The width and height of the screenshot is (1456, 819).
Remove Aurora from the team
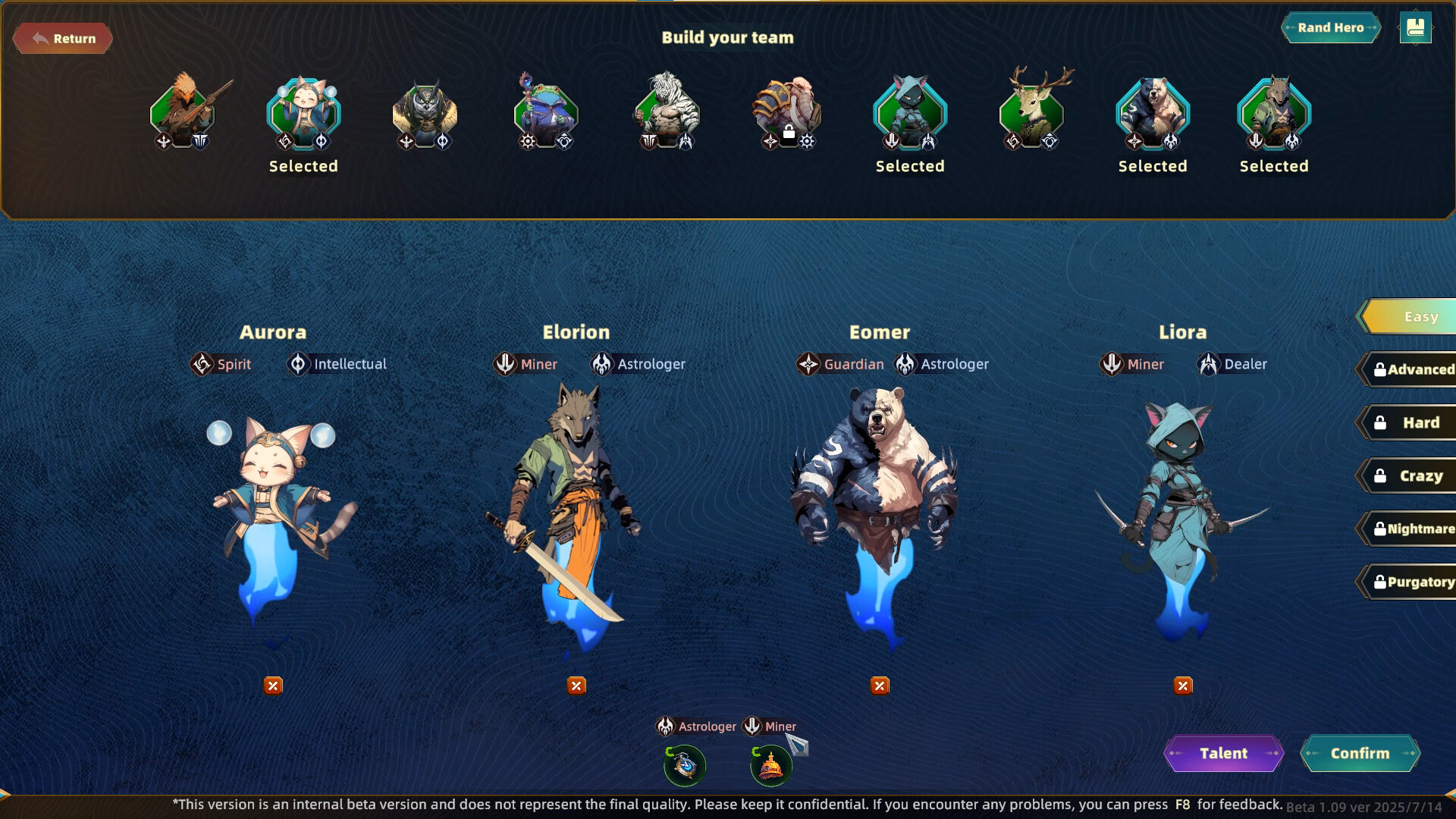[273, 686]
